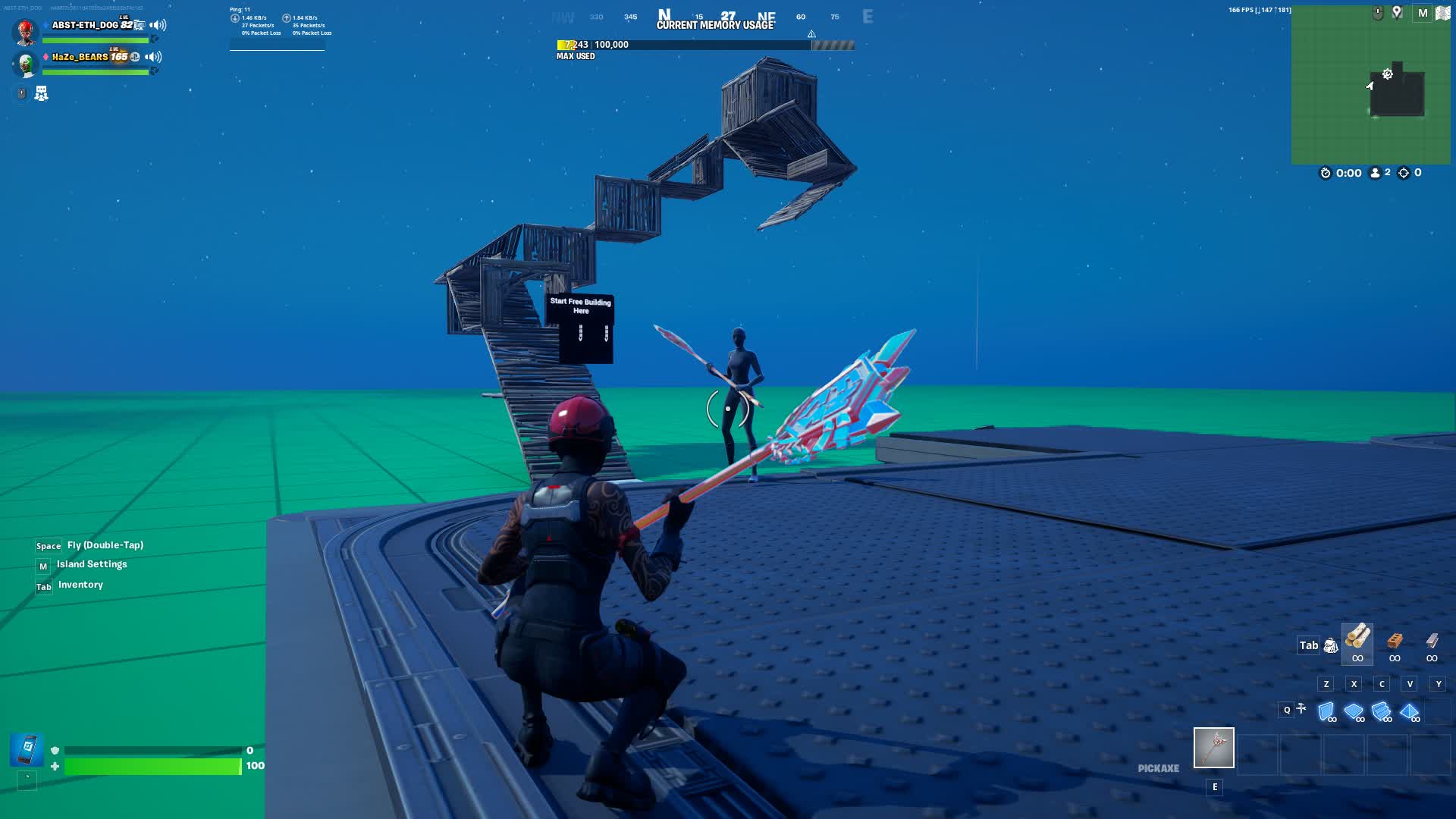Click the Start Free Building Here sign
Image resolution: width=1456 pixels, height=819 pixels.
click(579, 326)
